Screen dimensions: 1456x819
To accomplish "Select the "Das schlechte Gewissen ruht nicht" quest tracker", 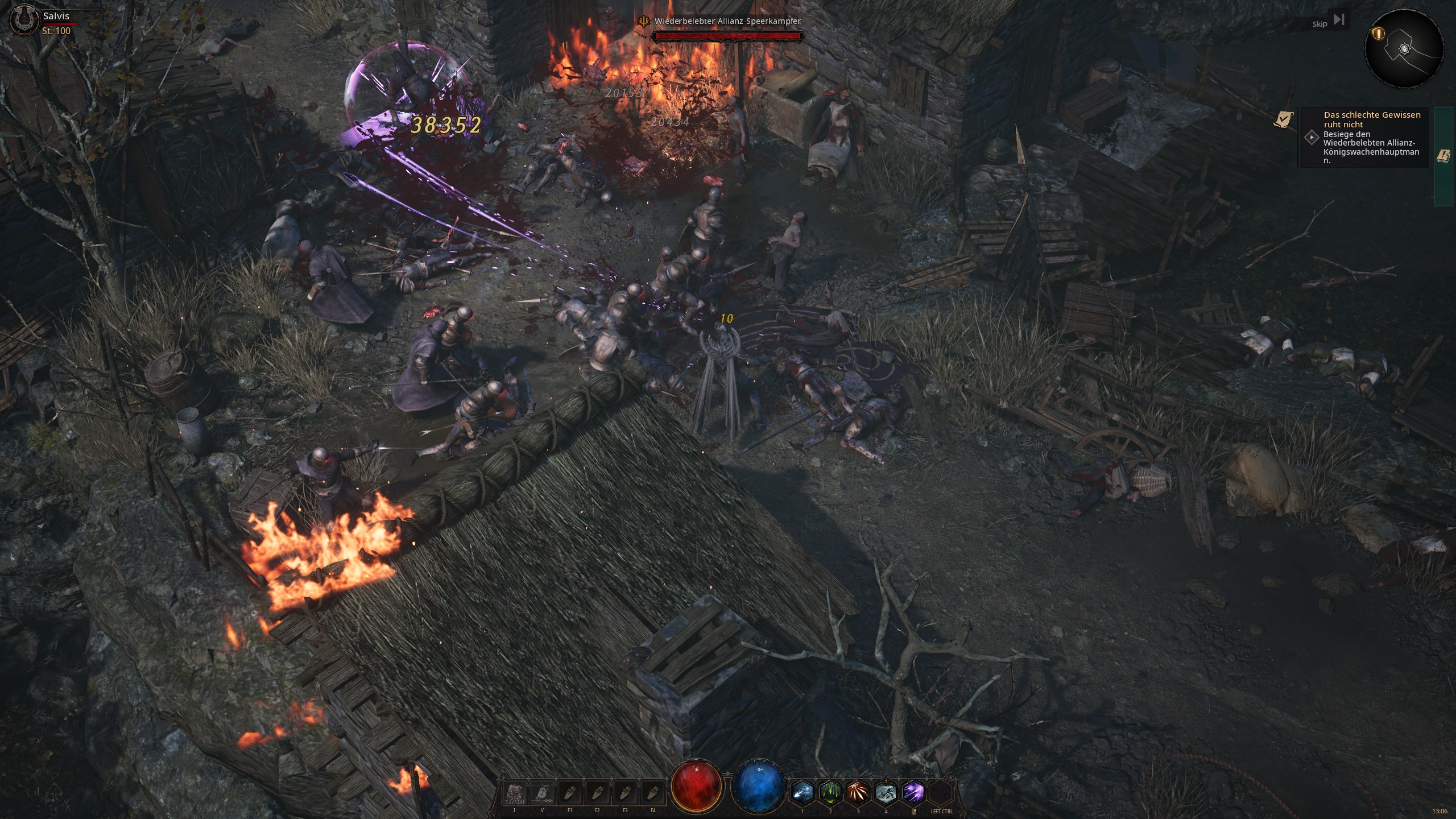I will [1371, 119].
